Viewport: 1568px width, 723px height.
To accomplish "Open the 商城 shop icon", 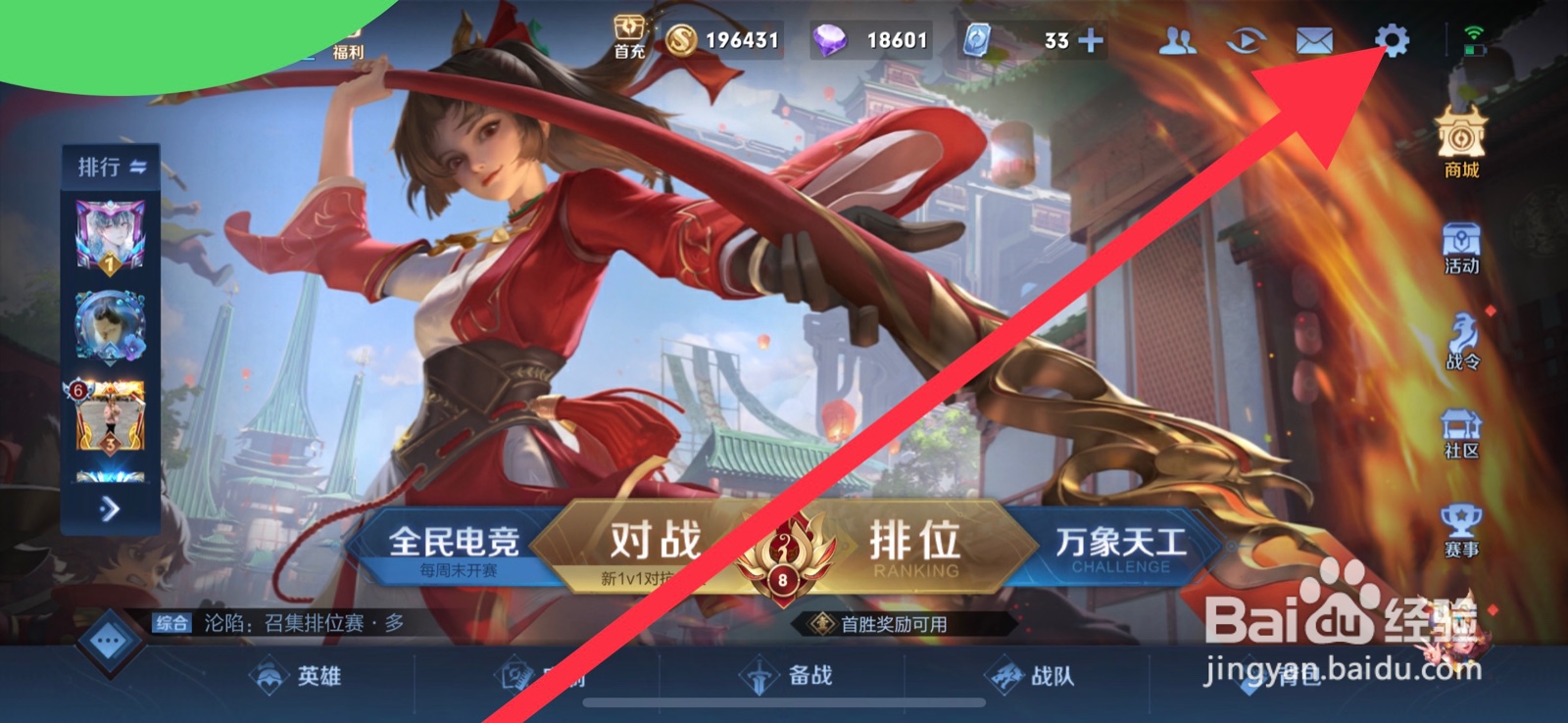I will click(x=1461, y=137).
